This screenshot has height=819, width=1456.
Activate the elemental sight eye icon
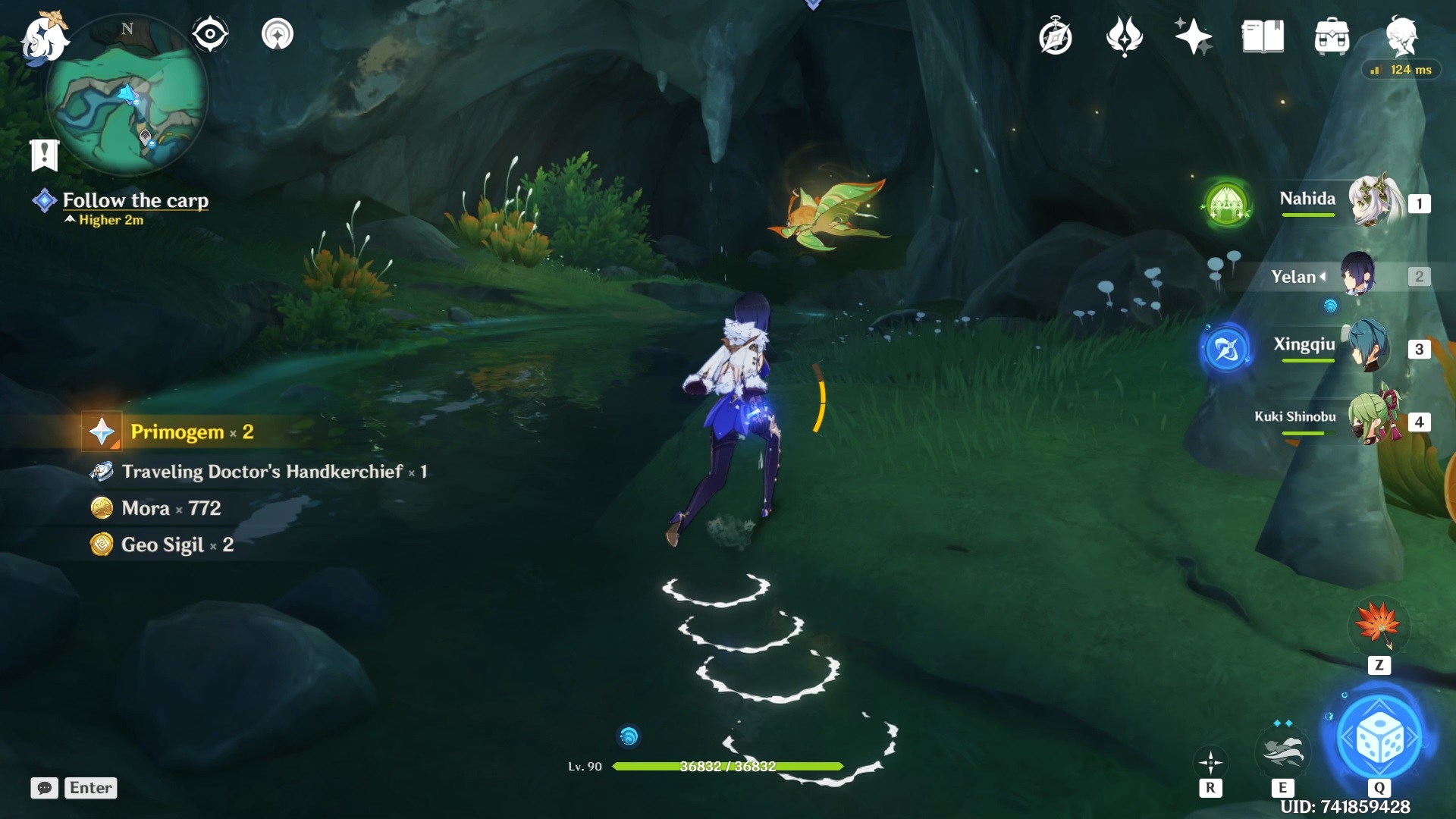tap(210, 33)
